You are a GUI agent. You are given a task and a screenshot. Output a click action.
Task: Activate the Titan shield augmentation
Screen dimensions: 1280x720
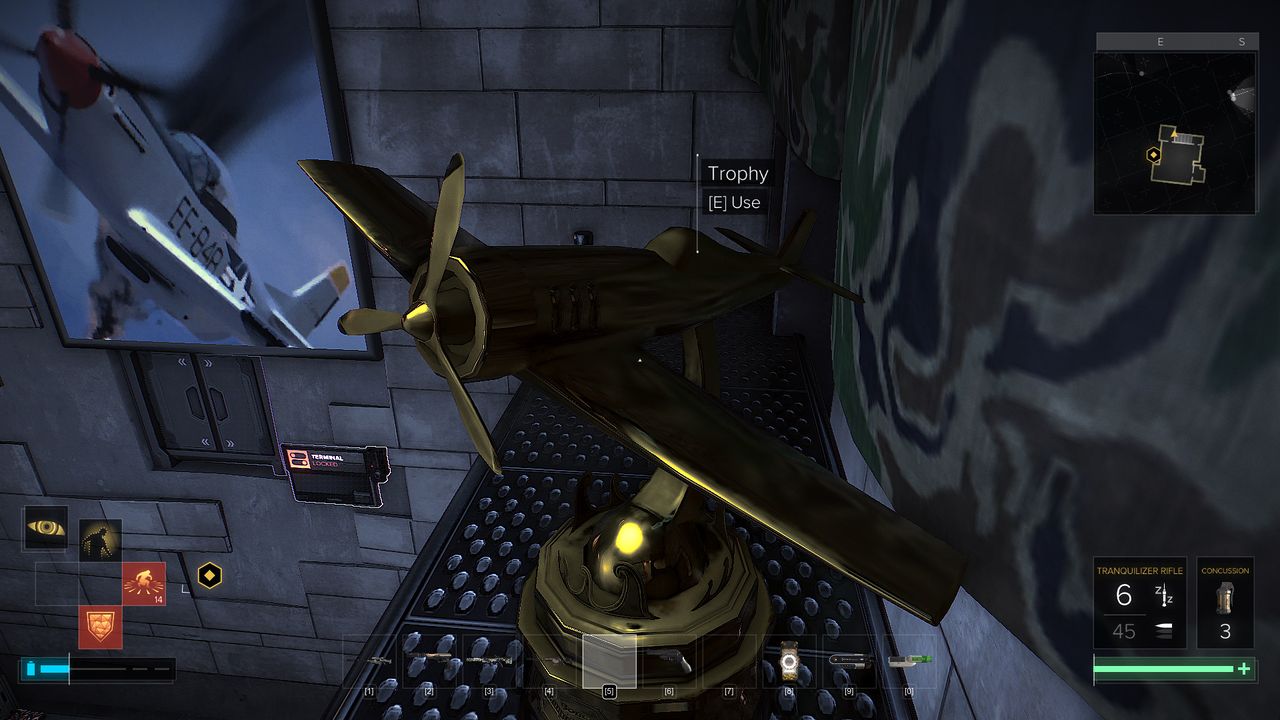(100, 627)
